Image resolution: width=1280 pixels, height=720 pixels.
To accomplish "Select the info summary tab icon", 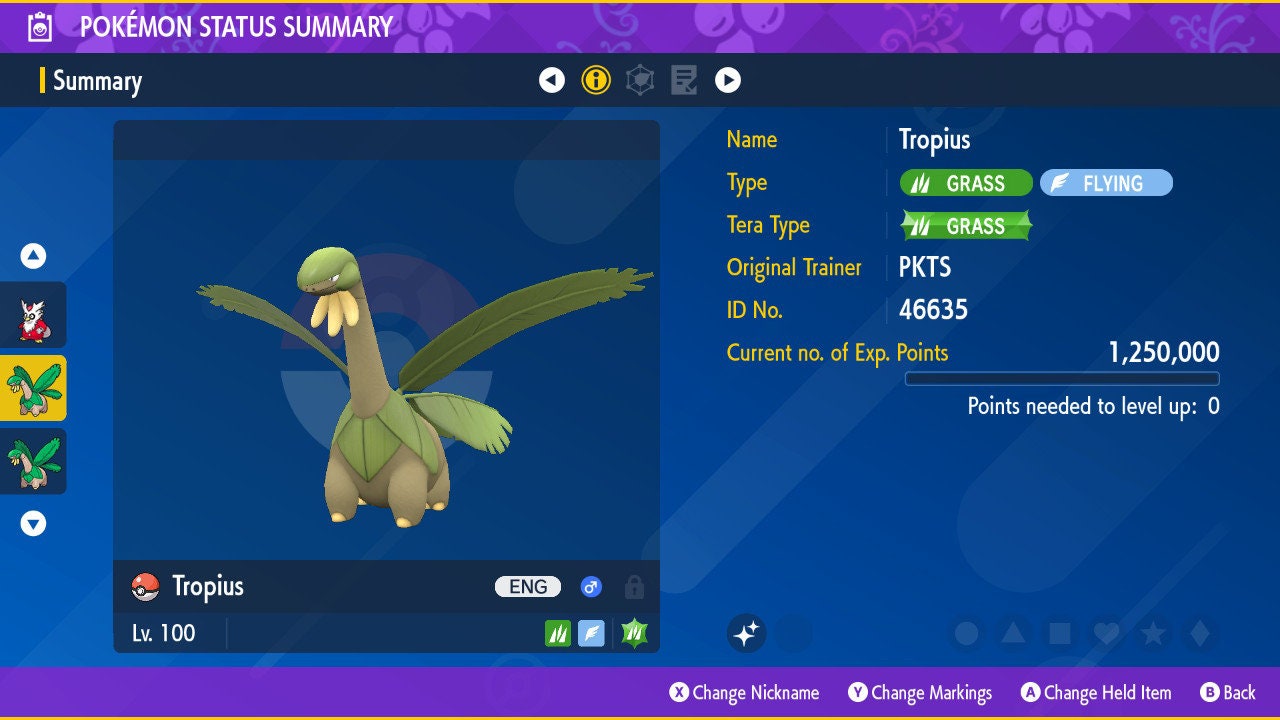I will click(596, 80).
